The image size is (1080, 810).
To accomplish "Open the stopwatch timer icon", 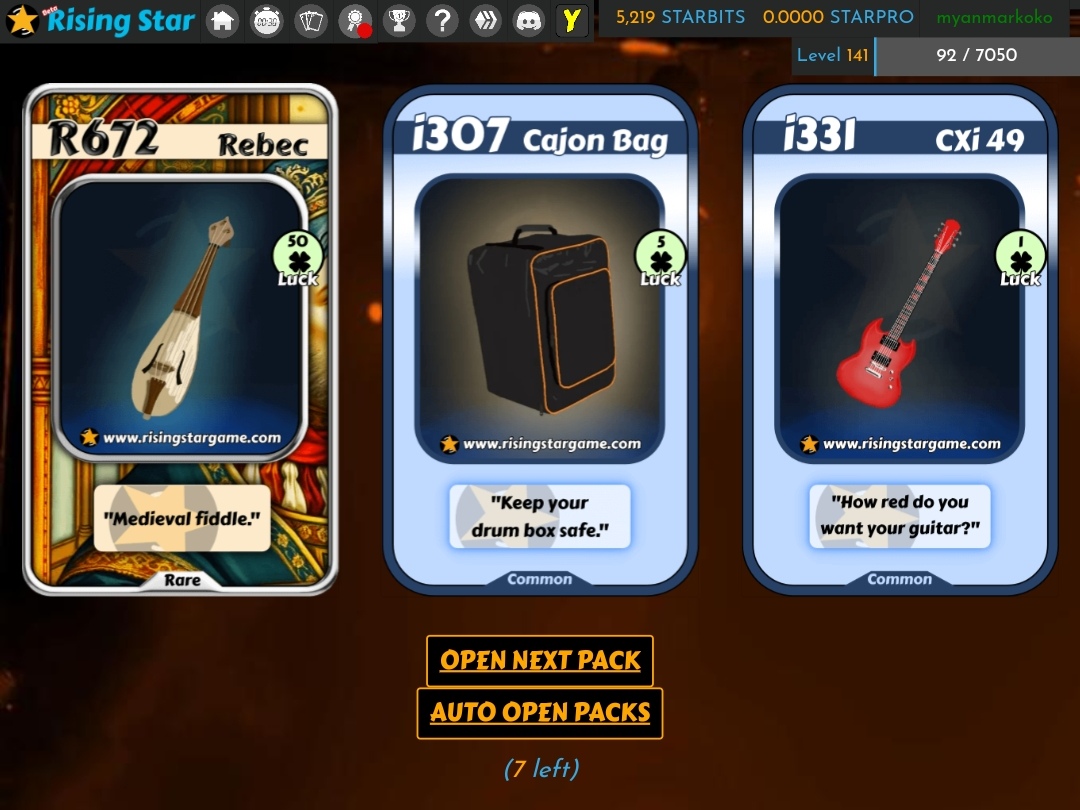I will (266, 21).
